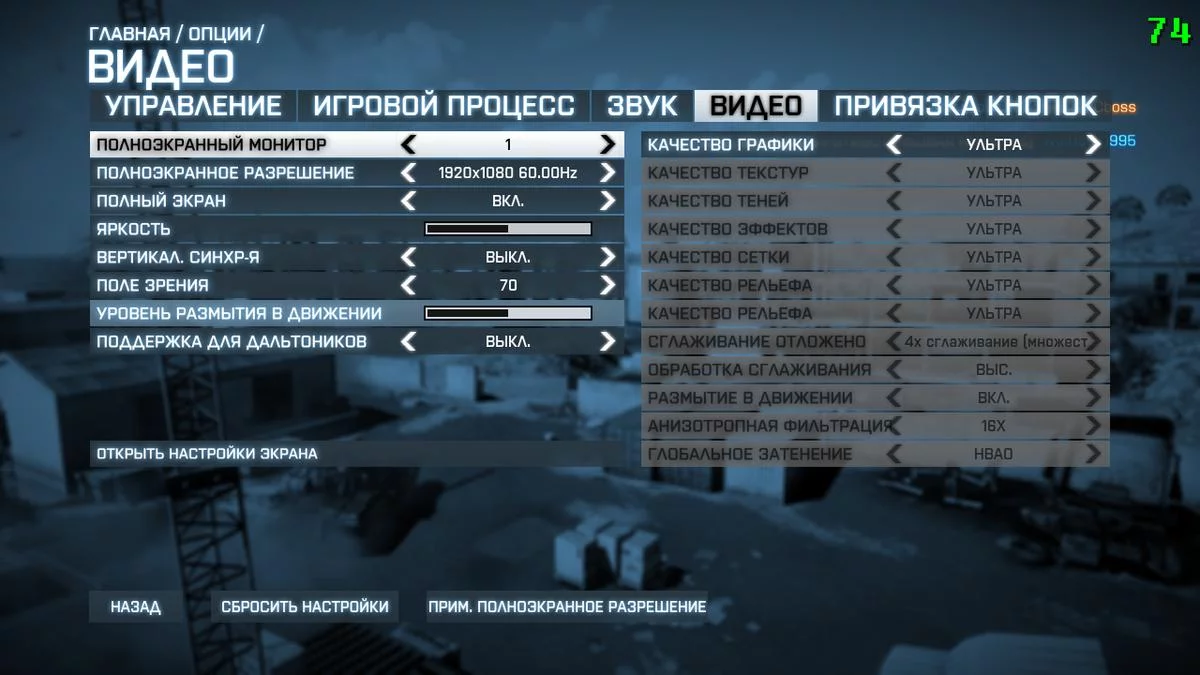Click right arrow for ПОЛНОЭКРАННЫЙ МОНИТОР

point(607,145)
